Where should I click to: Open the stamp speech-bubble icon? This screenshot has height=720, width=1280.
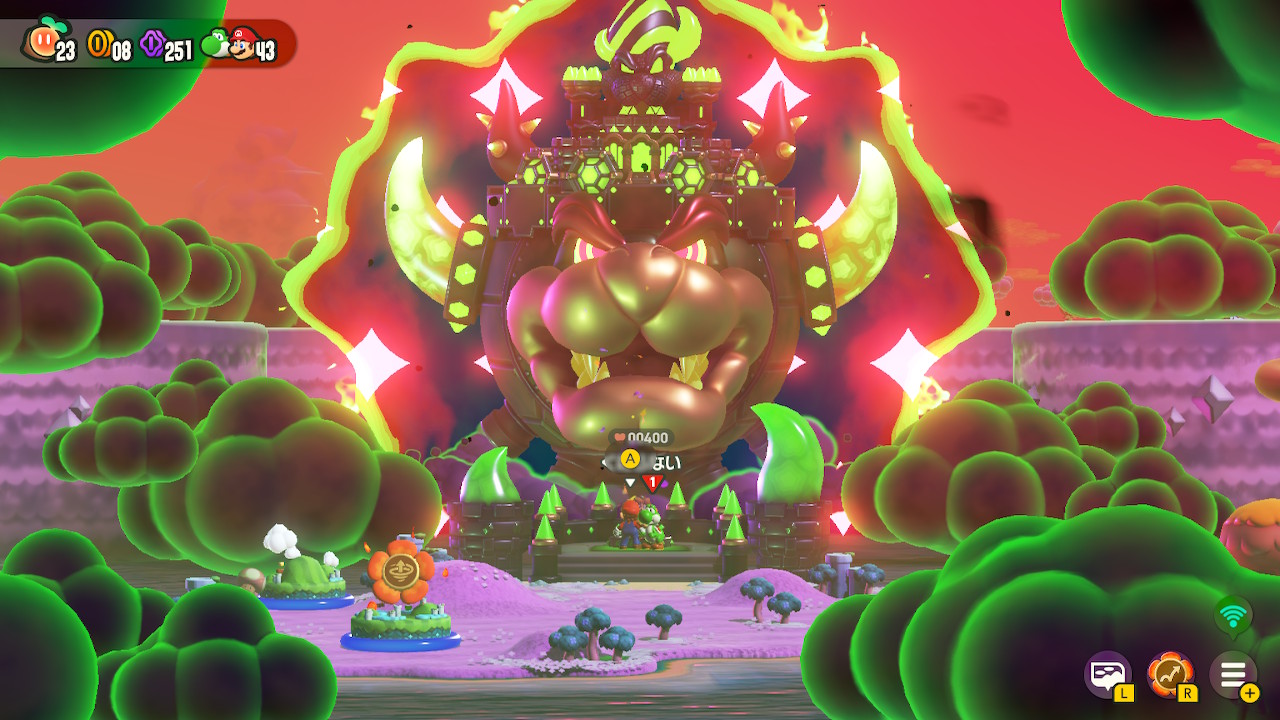point(1107,674)
